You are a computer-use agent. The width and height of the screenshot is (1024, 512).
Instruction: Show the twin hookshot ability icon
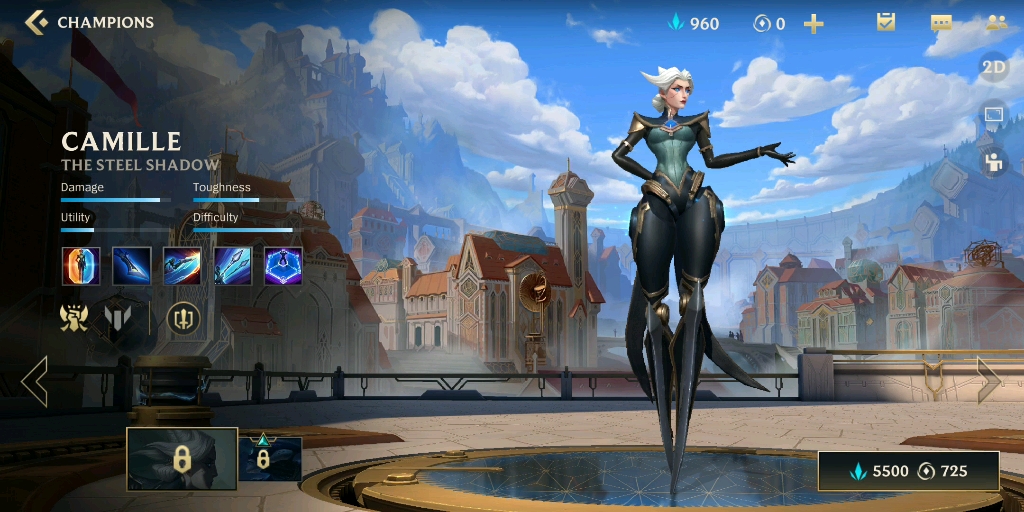pyautogui.click(x=233, y=266)
